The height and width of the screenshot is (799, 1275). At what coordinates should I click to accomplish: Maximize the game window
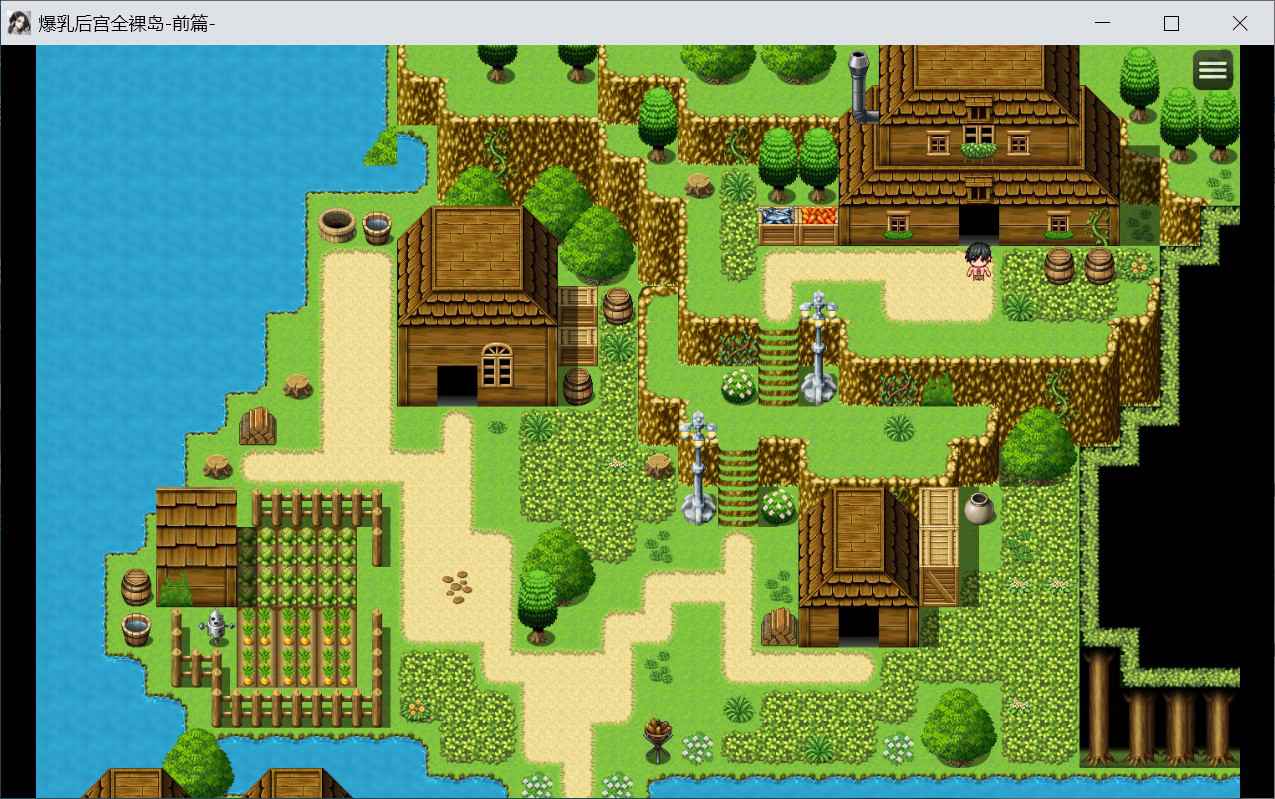[x=1171, y=23]
